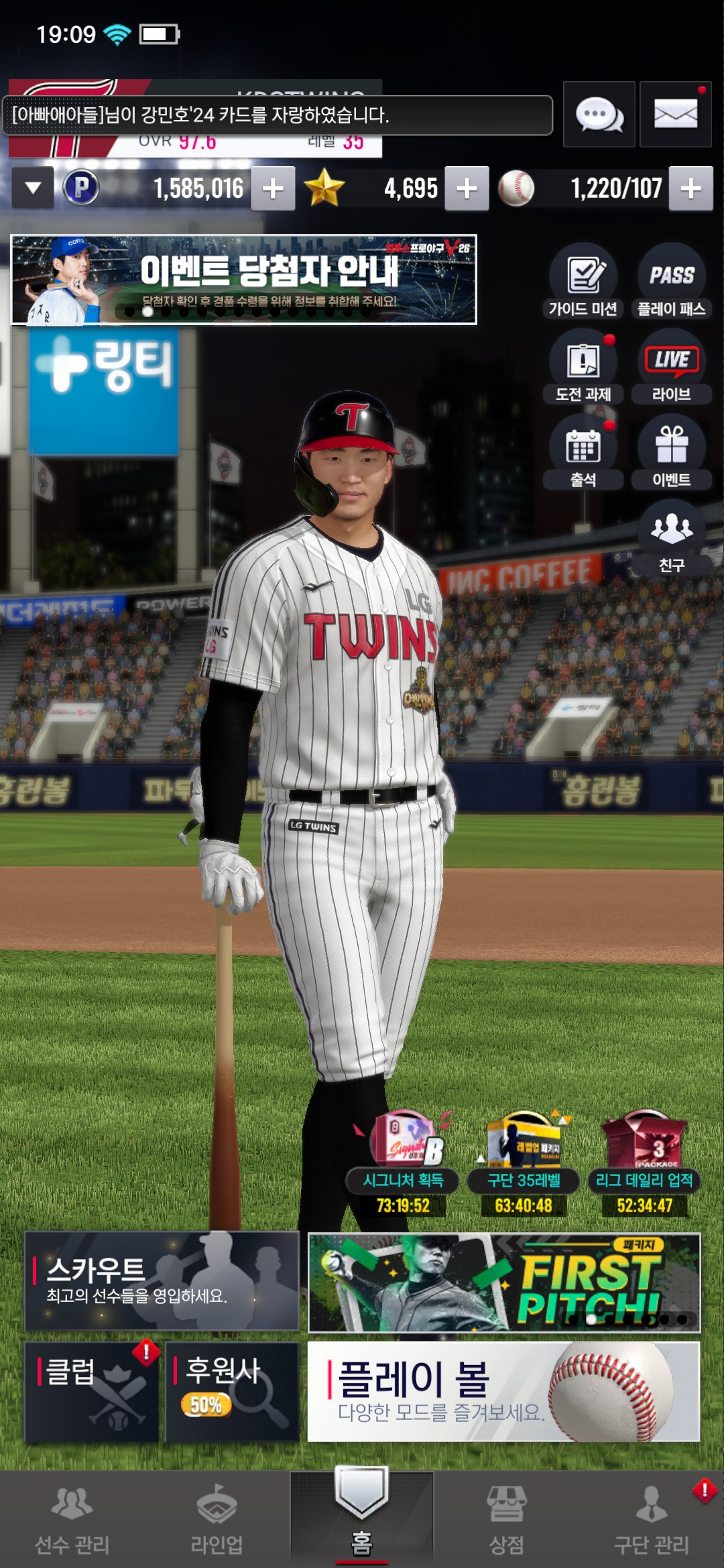
Task: Open the chat bubble icon
Action: [x=599, y=115]
